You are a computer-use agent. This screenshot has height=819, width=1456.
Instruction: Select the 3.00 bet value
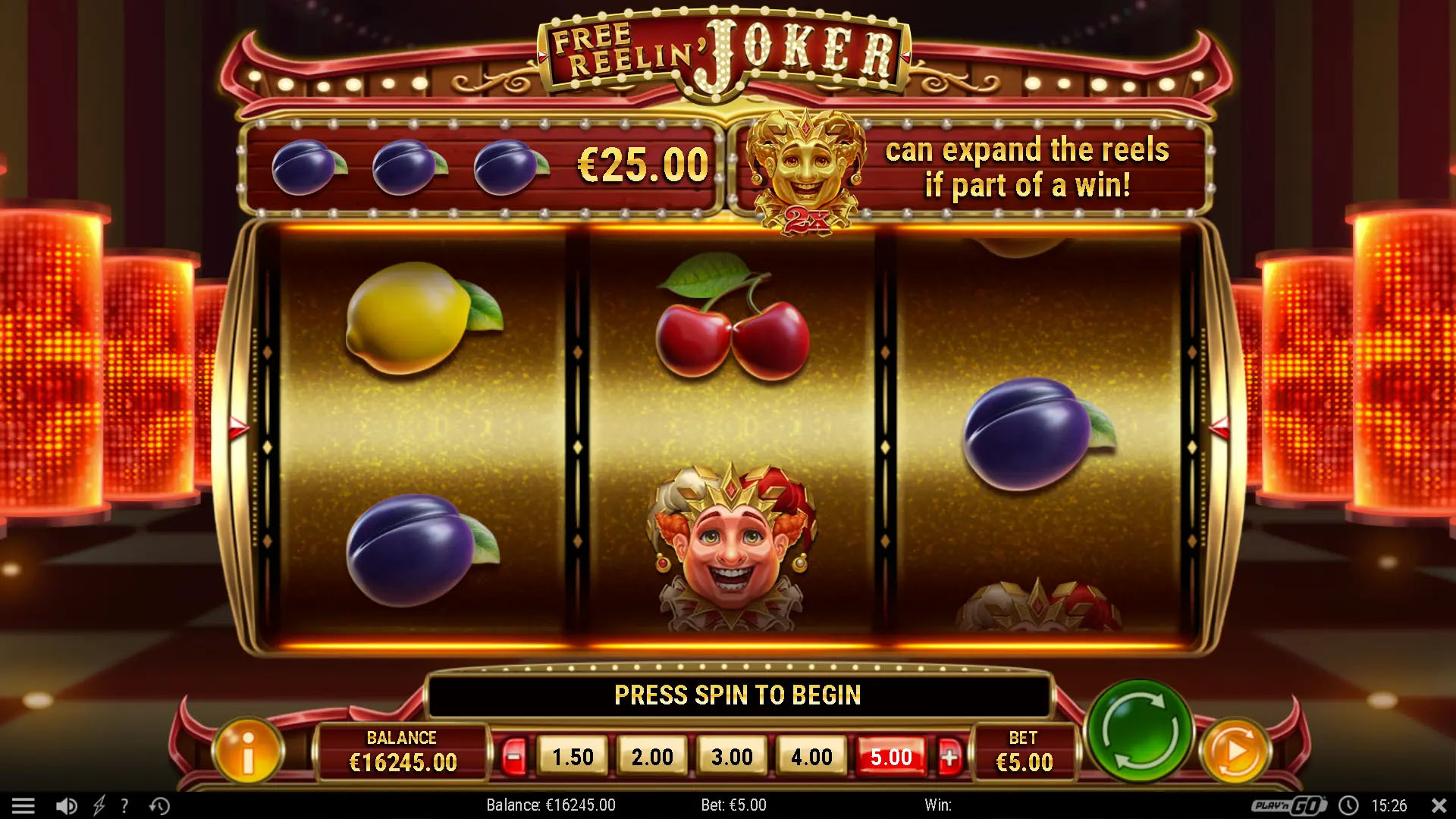(732, 756)
